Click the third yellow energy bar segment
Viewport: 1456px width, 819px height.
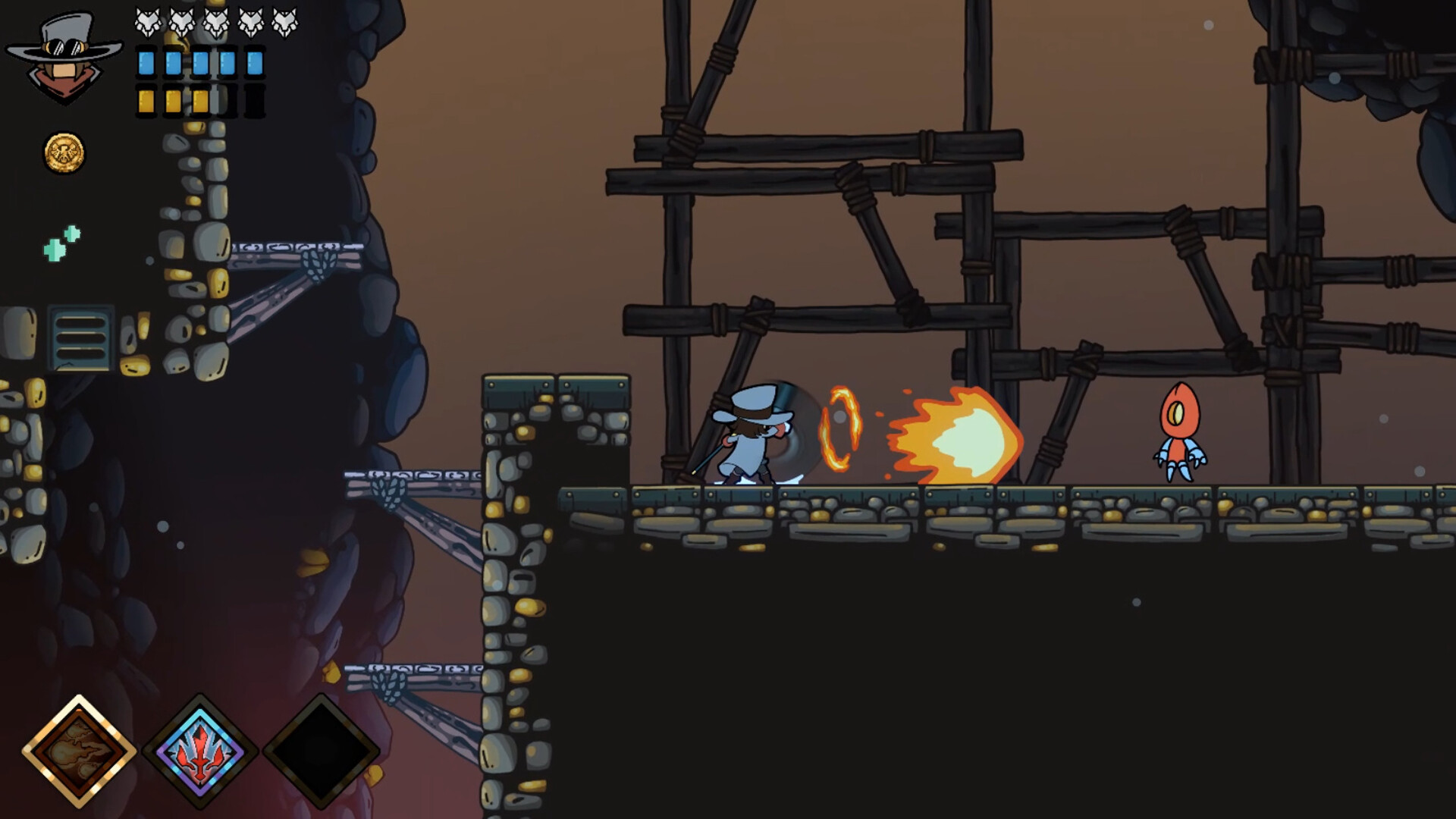201,101
